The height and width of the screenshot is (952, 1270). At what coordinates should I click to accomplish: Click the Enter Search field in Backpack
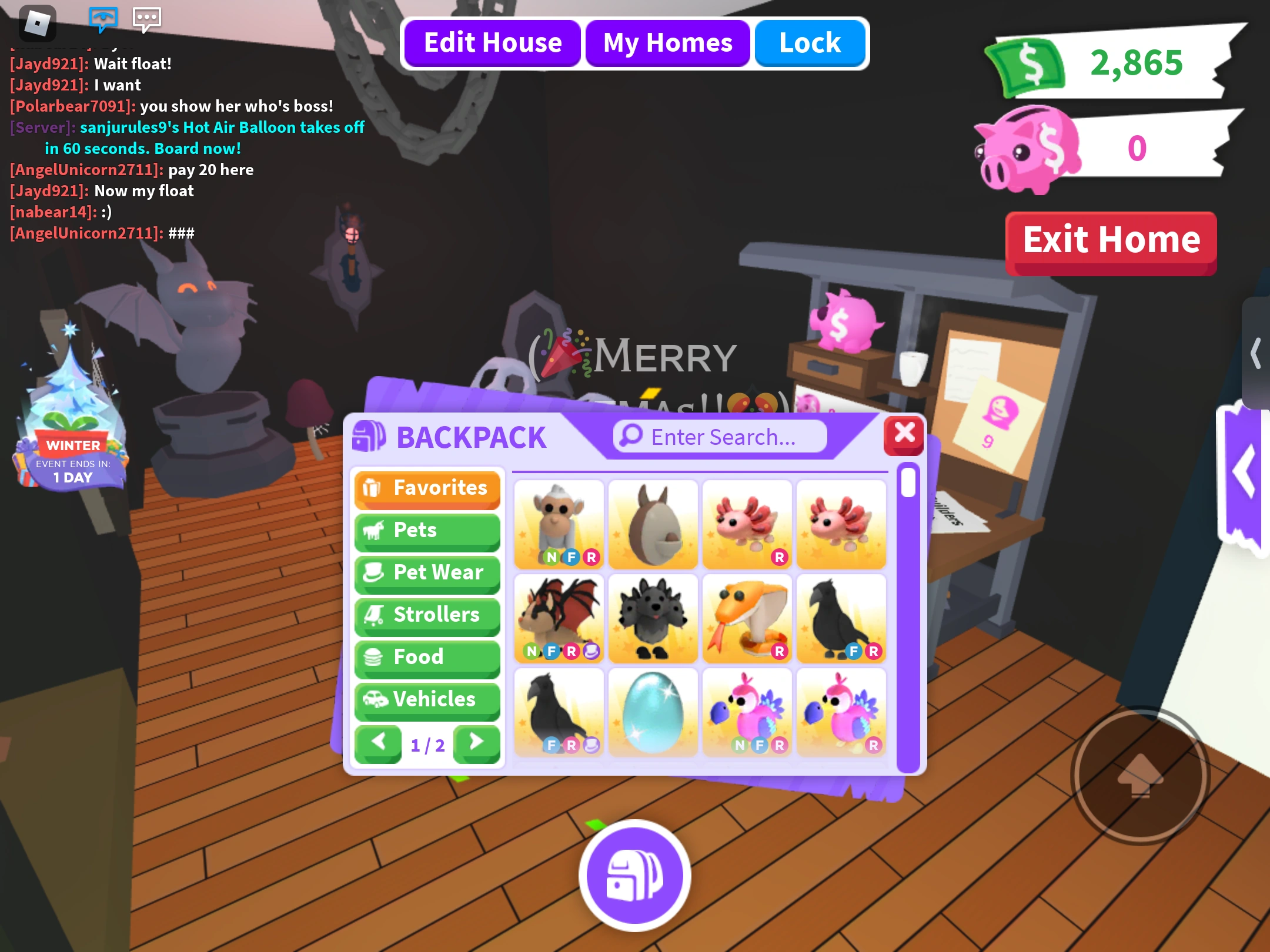[718, 436]
